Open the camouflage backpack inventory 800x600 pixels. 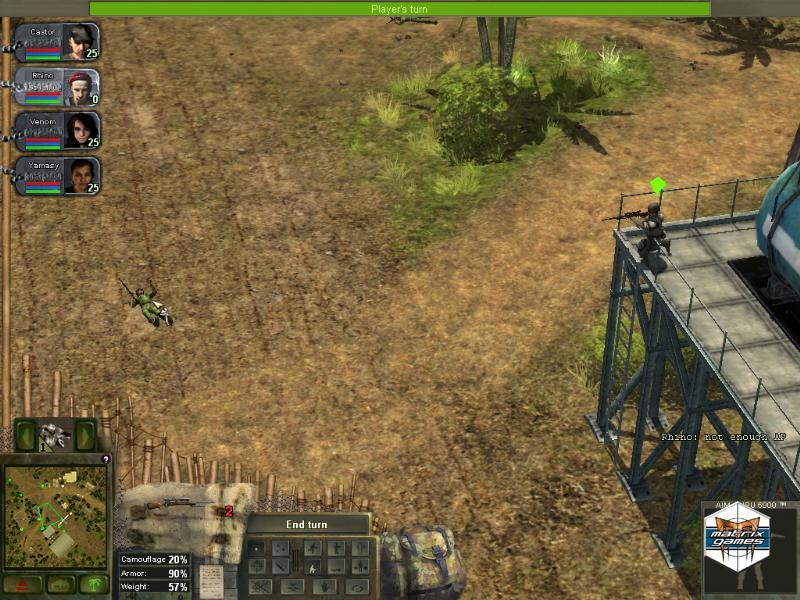tap(422, 562)
